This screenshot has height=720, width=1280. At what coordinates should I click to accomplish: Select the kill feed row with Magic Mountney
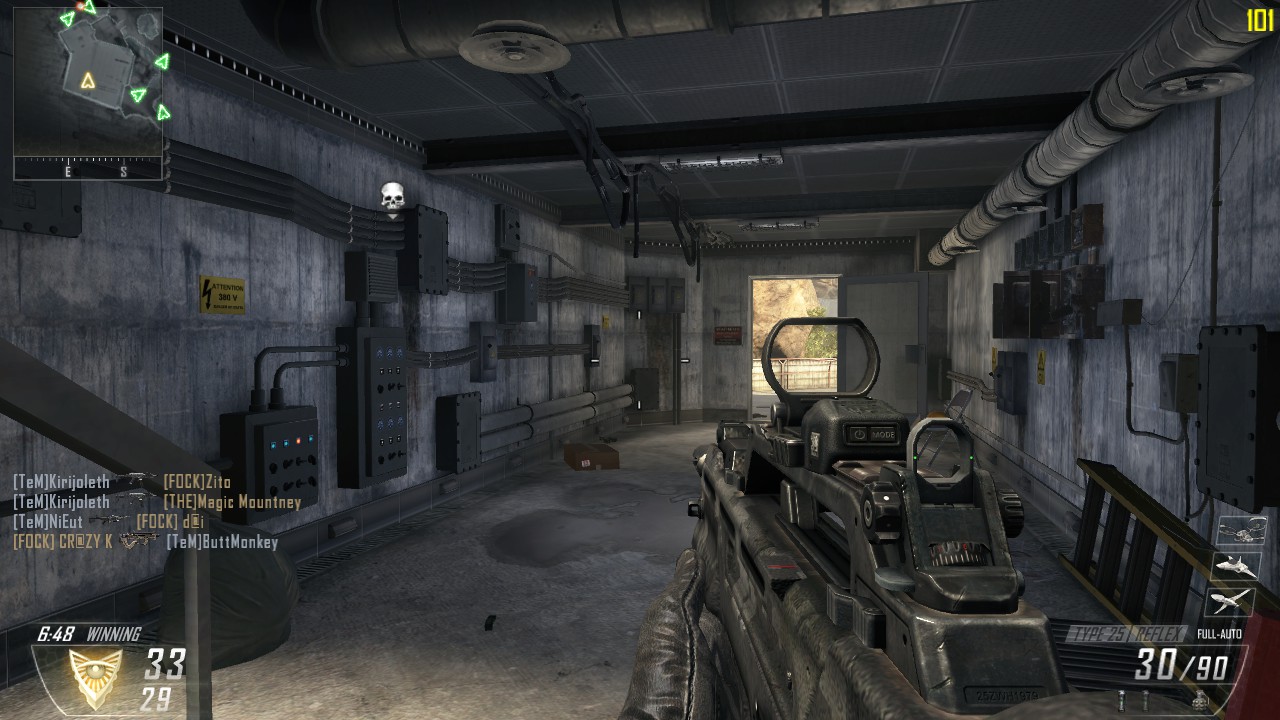pyautogui.click(x=157, y=502)
